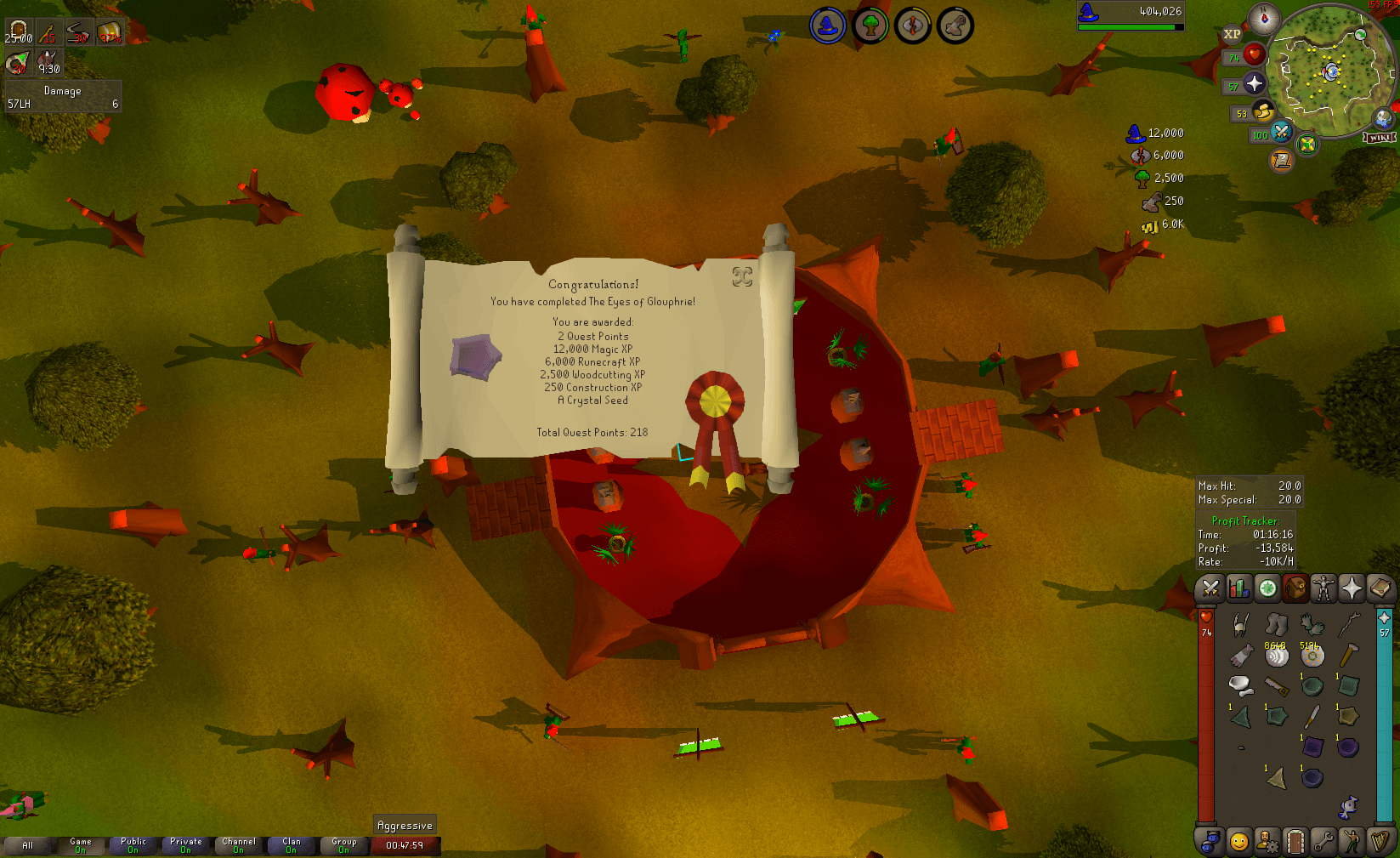Toggle Clan chat off

click(291, 844)
